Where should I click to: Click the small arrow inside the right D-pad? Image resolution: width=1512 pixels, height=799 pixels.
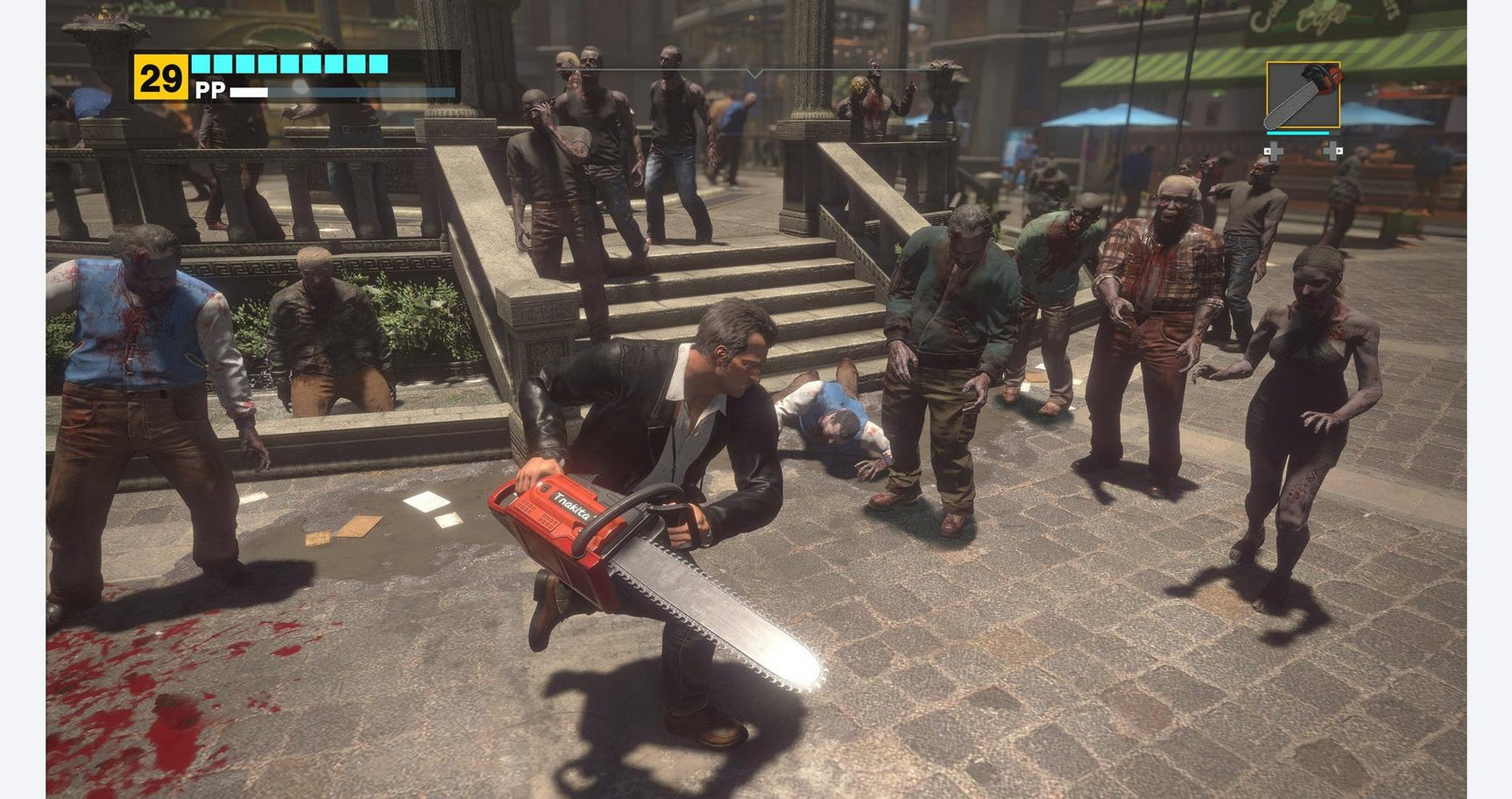1340,151
